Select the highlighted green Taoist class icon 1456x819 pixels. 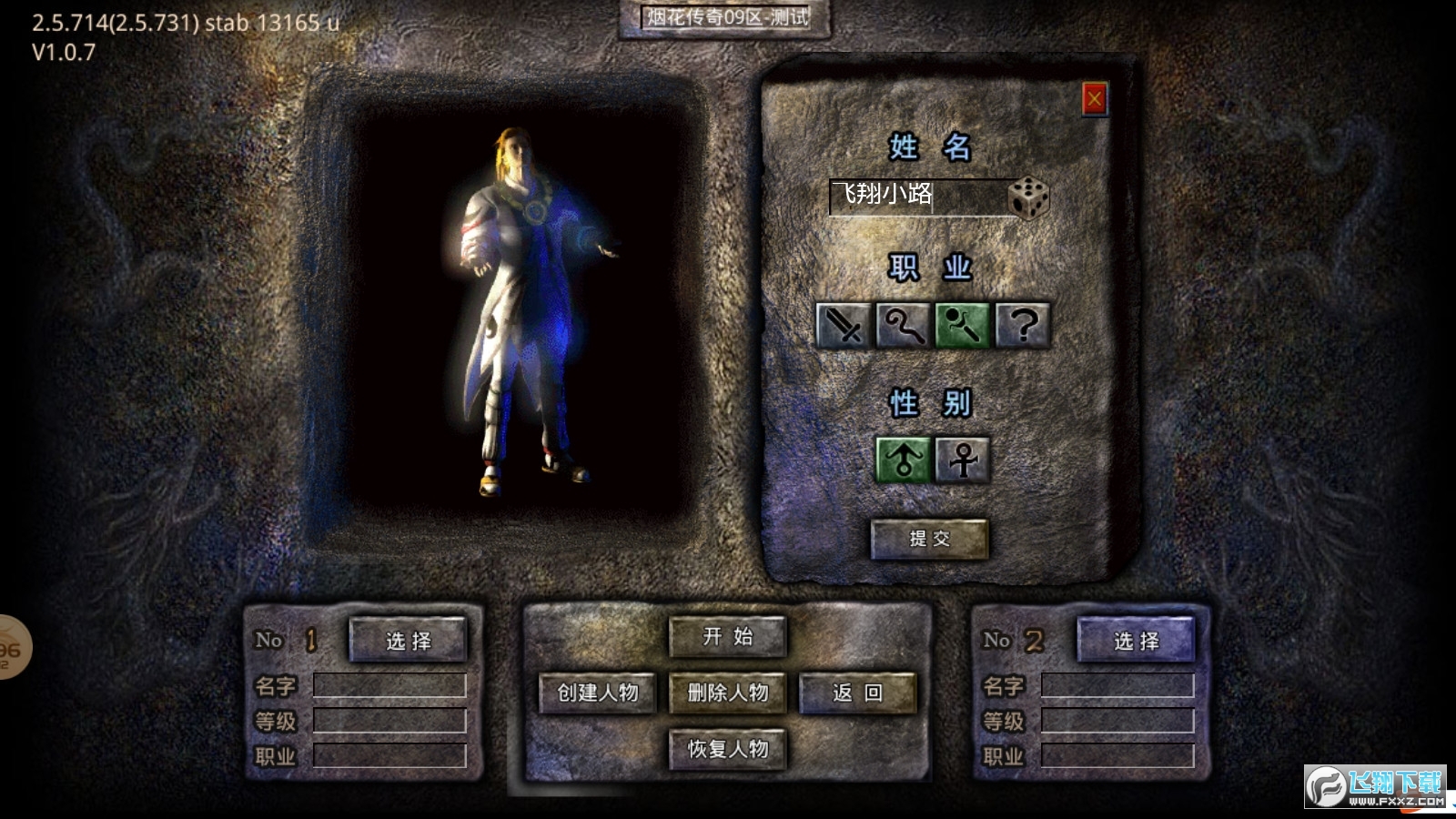click(963, 325)
